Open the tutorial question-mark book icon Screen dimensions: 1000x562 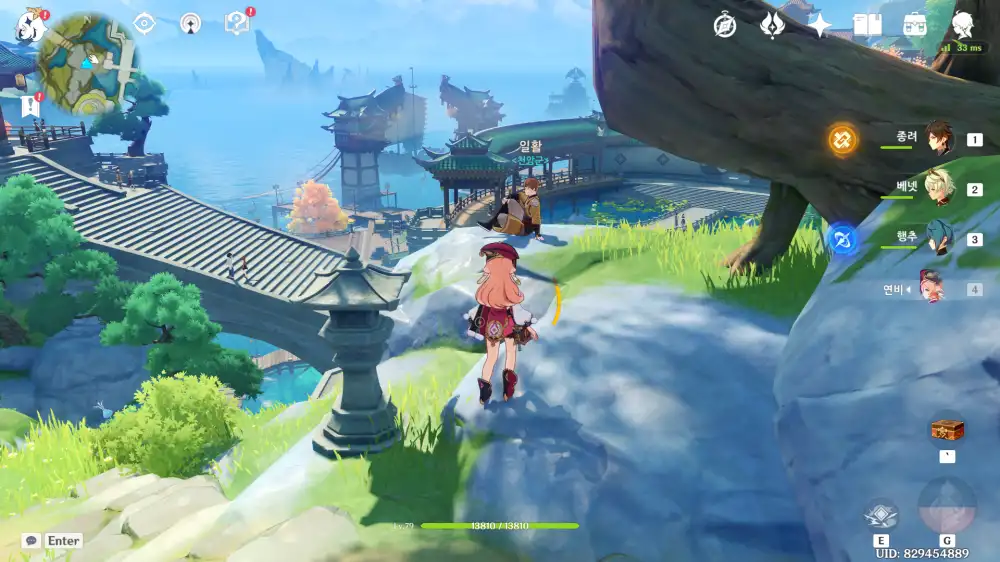click(x=237, y=23)
